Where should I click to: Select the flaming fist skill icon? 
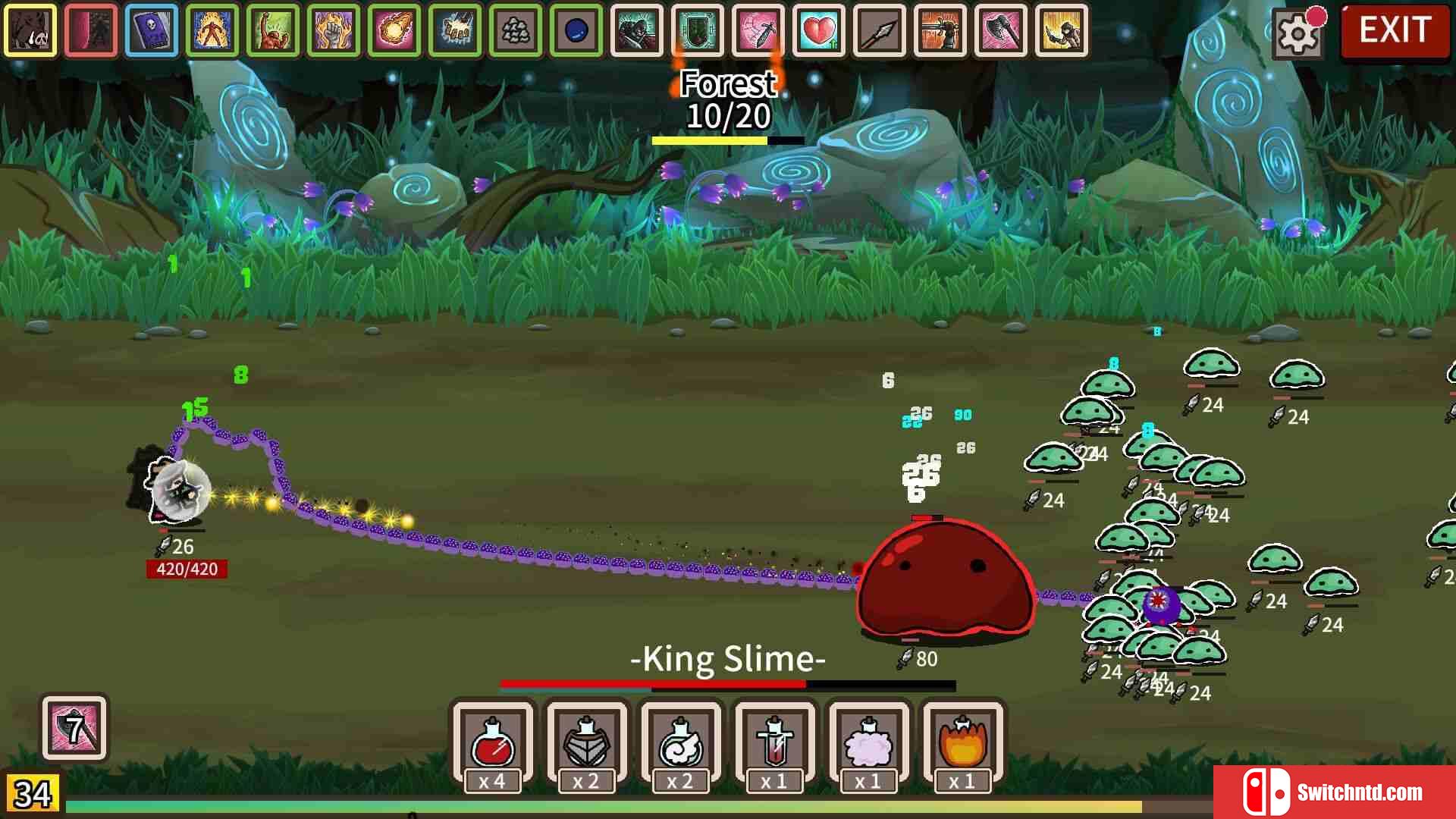tap(334, 31)
